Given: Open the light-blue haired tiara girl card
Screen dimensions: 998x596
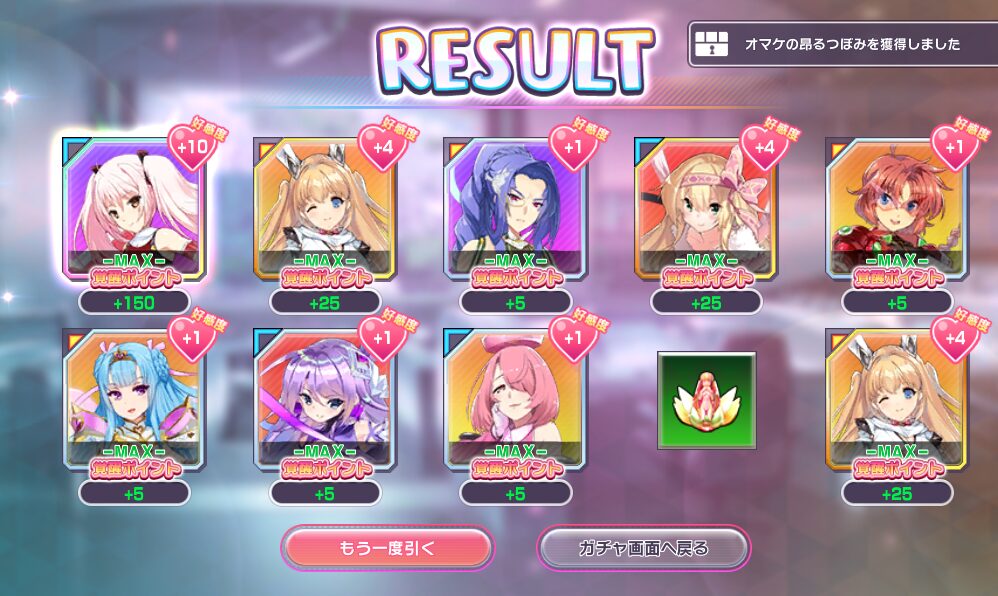Looking at the screenshot, I should pos(134,399).
